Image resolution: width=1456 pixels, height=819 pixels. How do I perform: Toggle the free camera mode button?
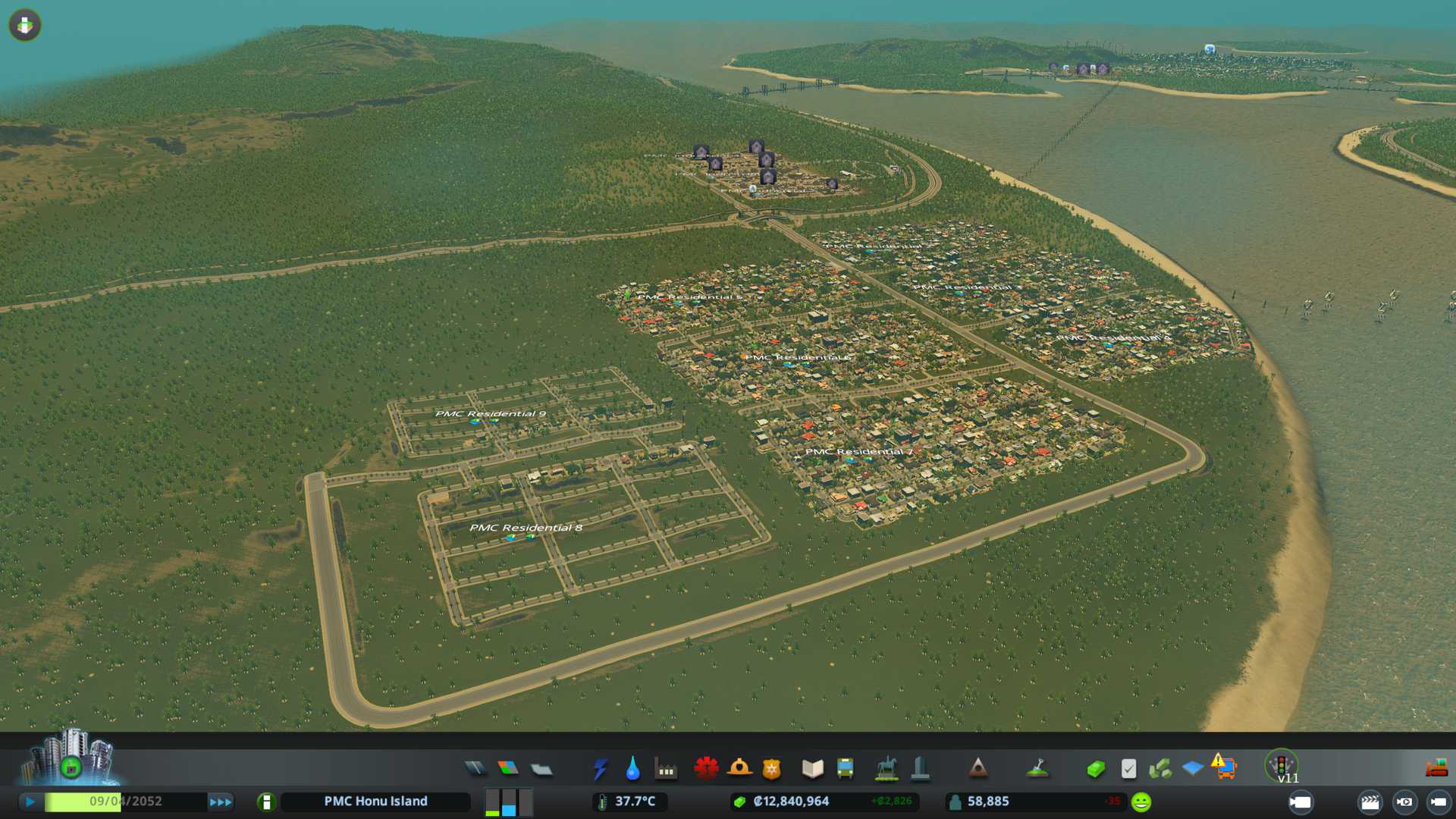(x=1438, y=802)
